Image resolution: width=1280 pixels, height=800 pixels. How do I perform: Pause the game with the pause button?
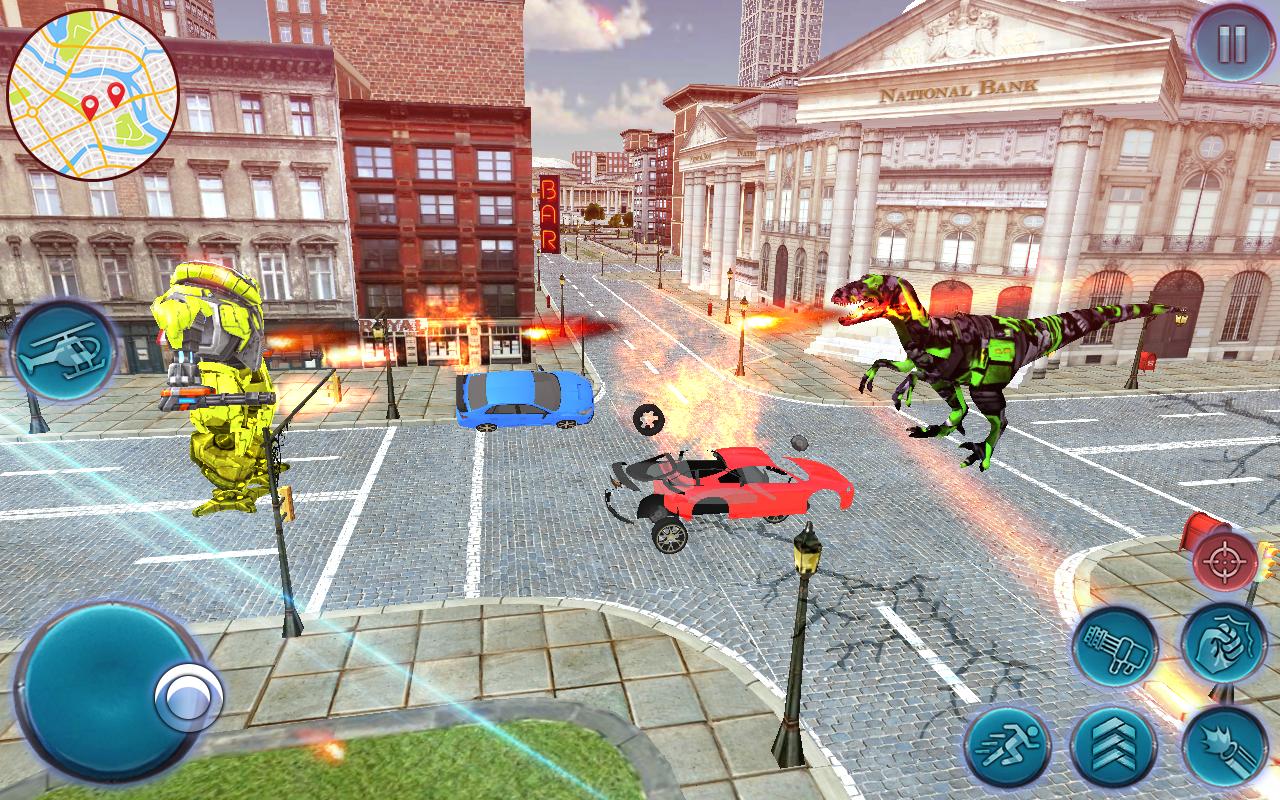1230,44
